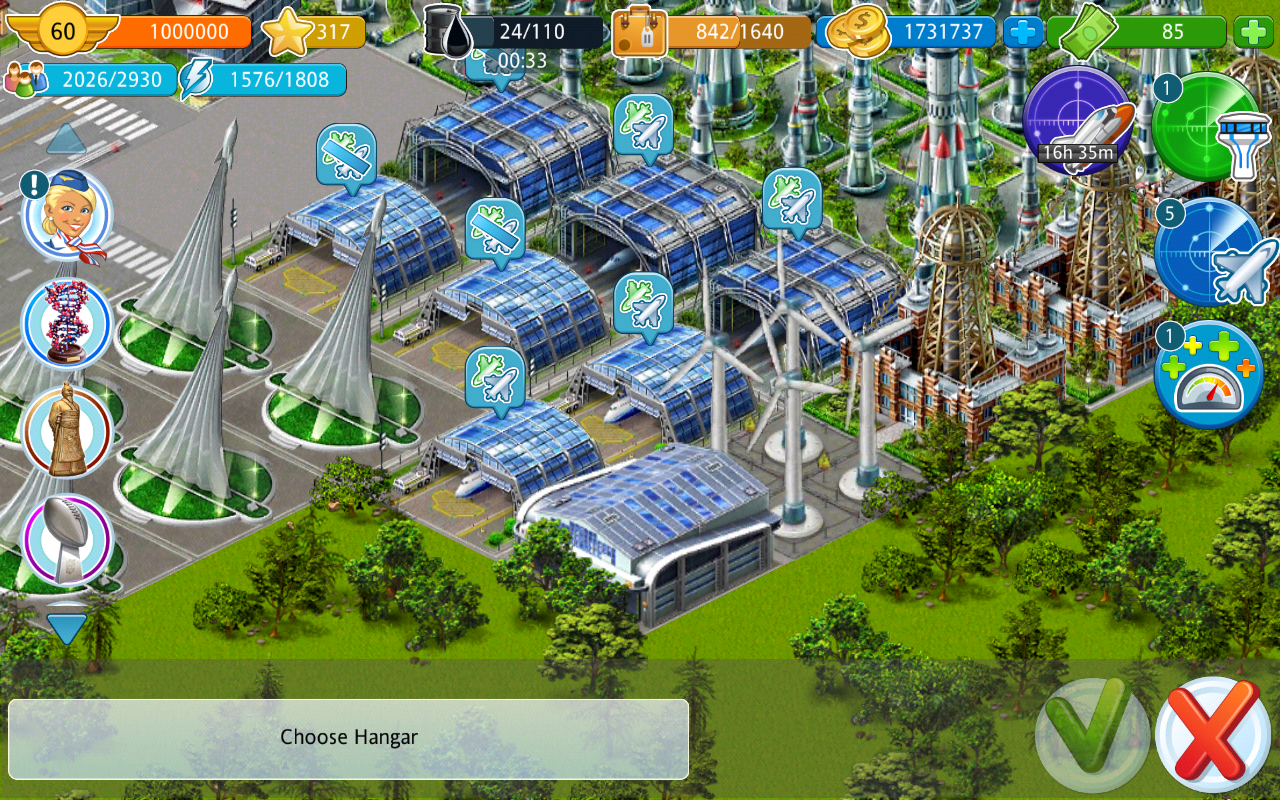1280x800 pixels.
Task: Click the up arrow on the side list
Action: coord(67,138)
